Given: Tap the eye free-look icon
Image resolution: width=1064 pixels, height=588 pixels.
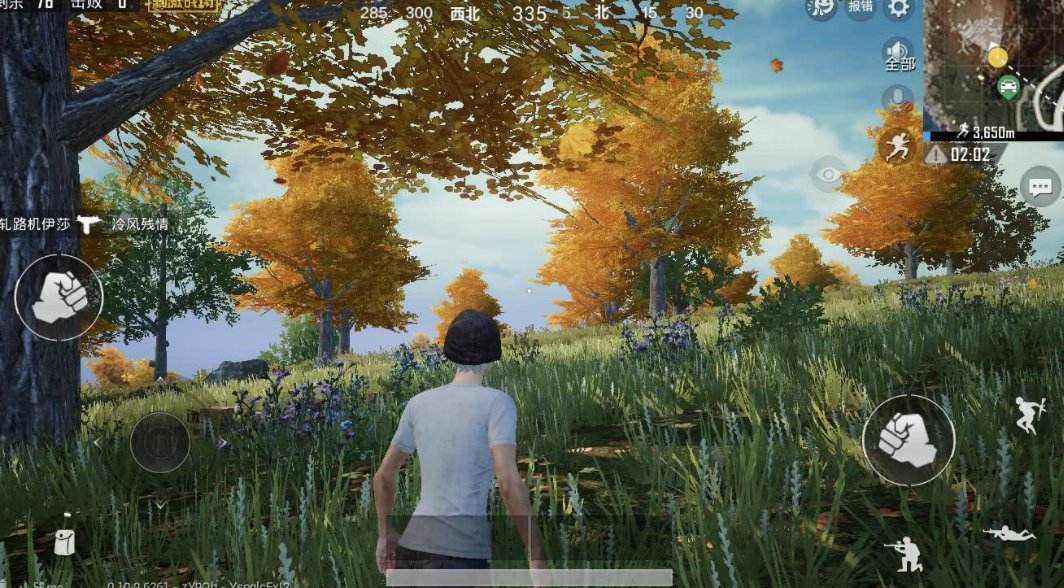Looking at the screenshot, I should [828, 175].
